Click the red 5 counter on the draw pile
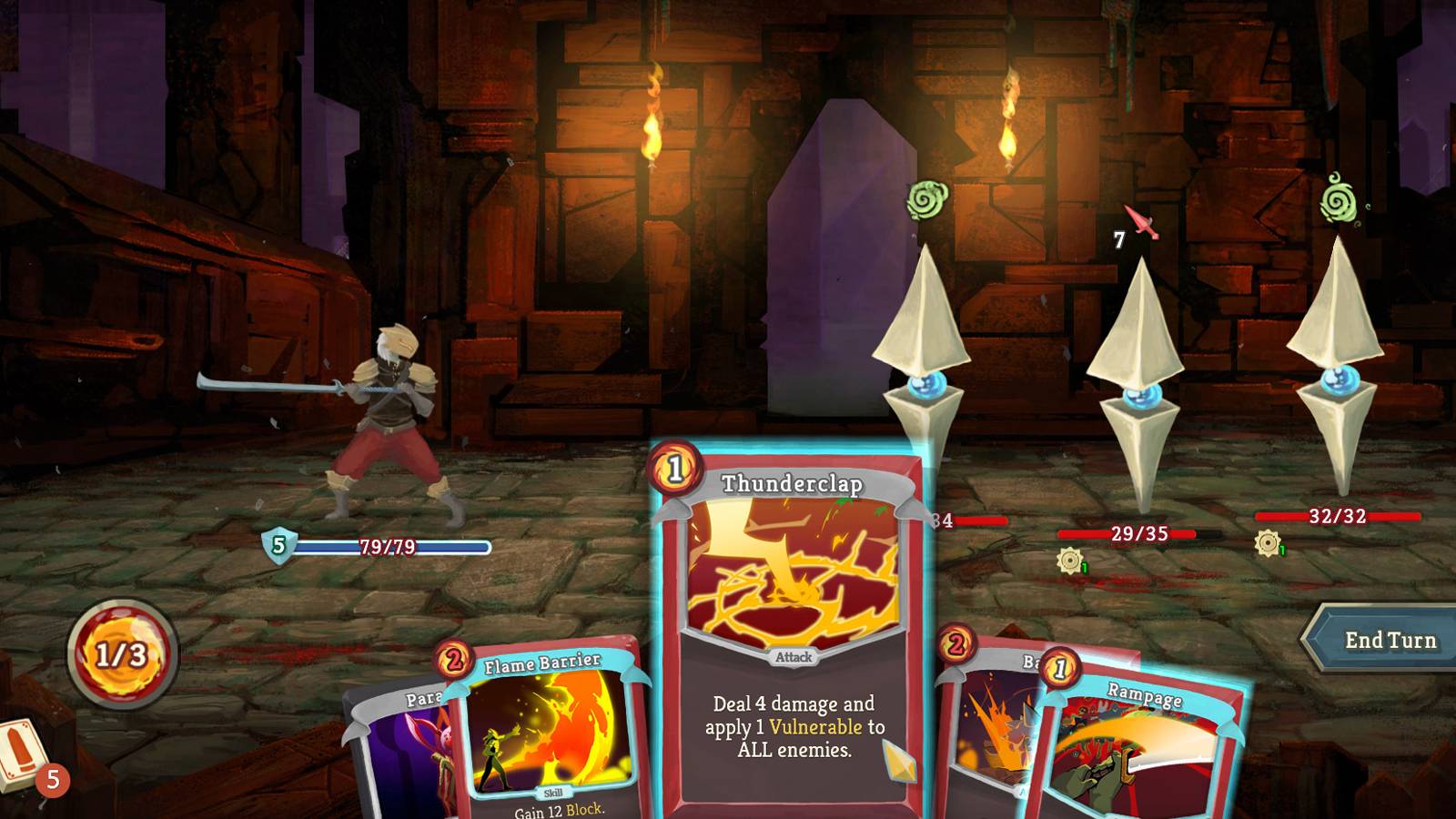Image resolution: width=1456 pixels, height=819 pixels. [x=54, y=779]
